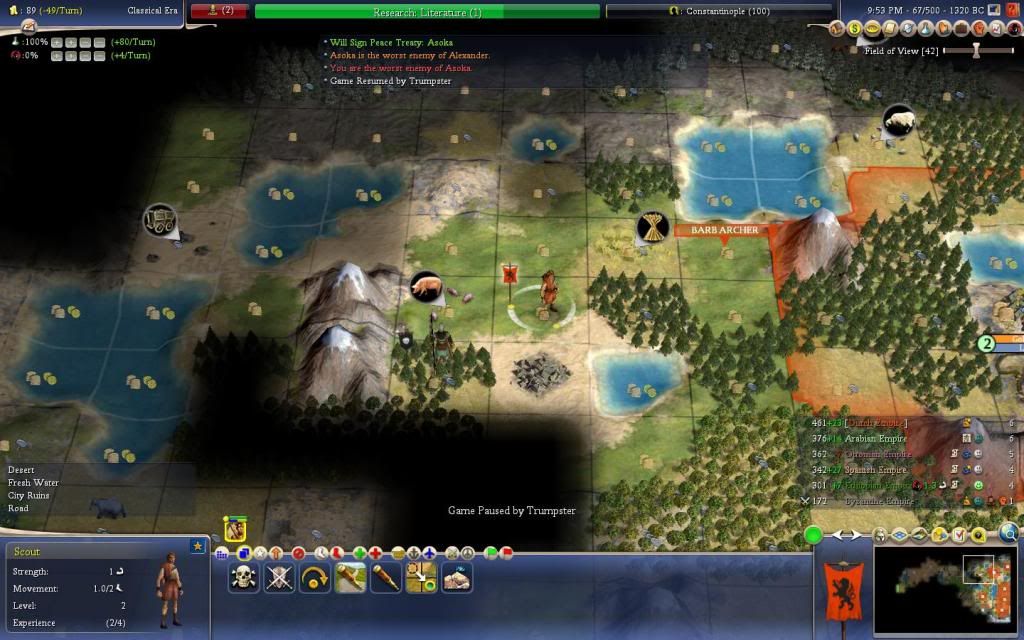Click the green end turn button
This screenshot has height=640, width=1024.
click(814, 535)
